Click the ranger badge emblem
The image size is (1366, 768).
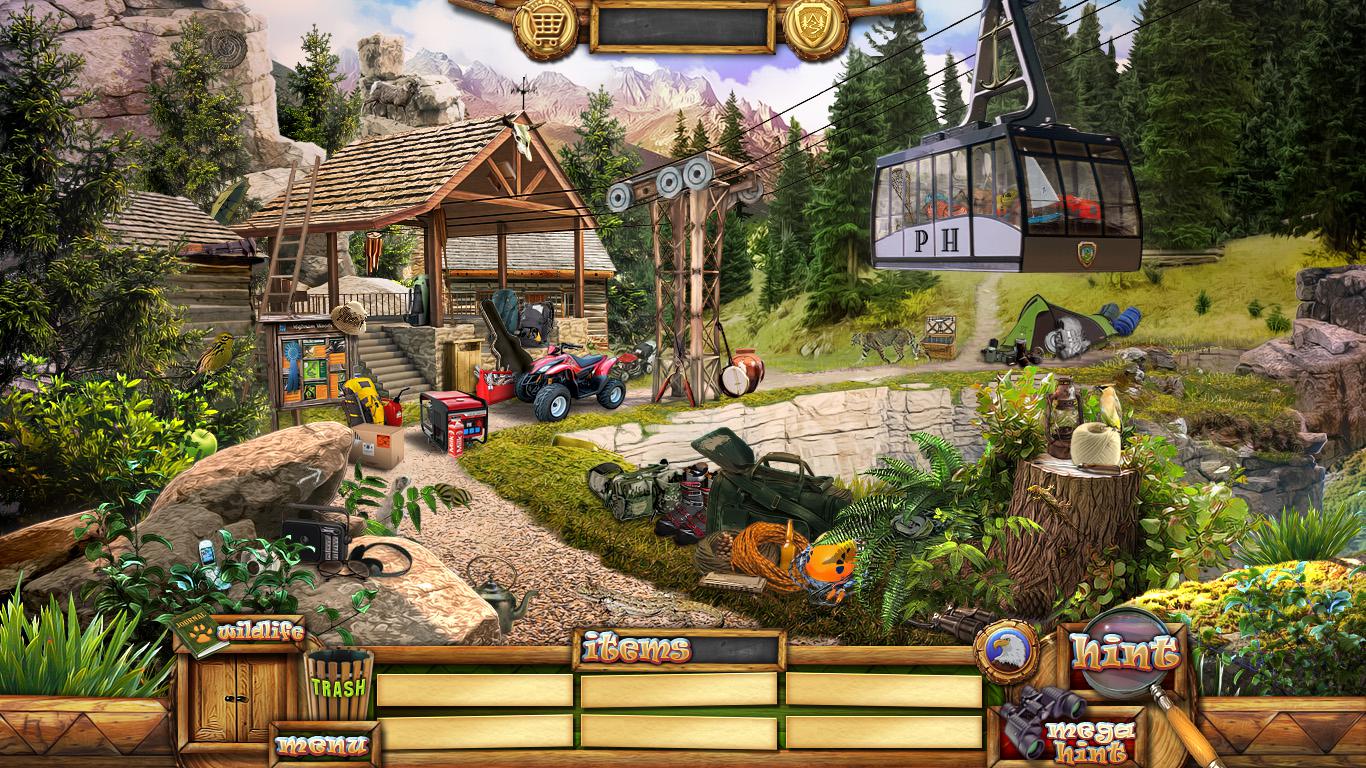[815, 24]
